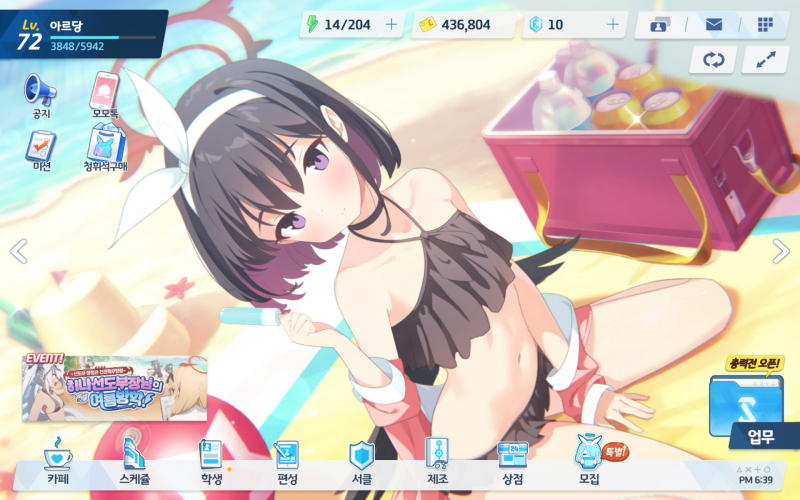
Task: Show the previous lobby character with left arrow
Action: click(x=18, y=251)
